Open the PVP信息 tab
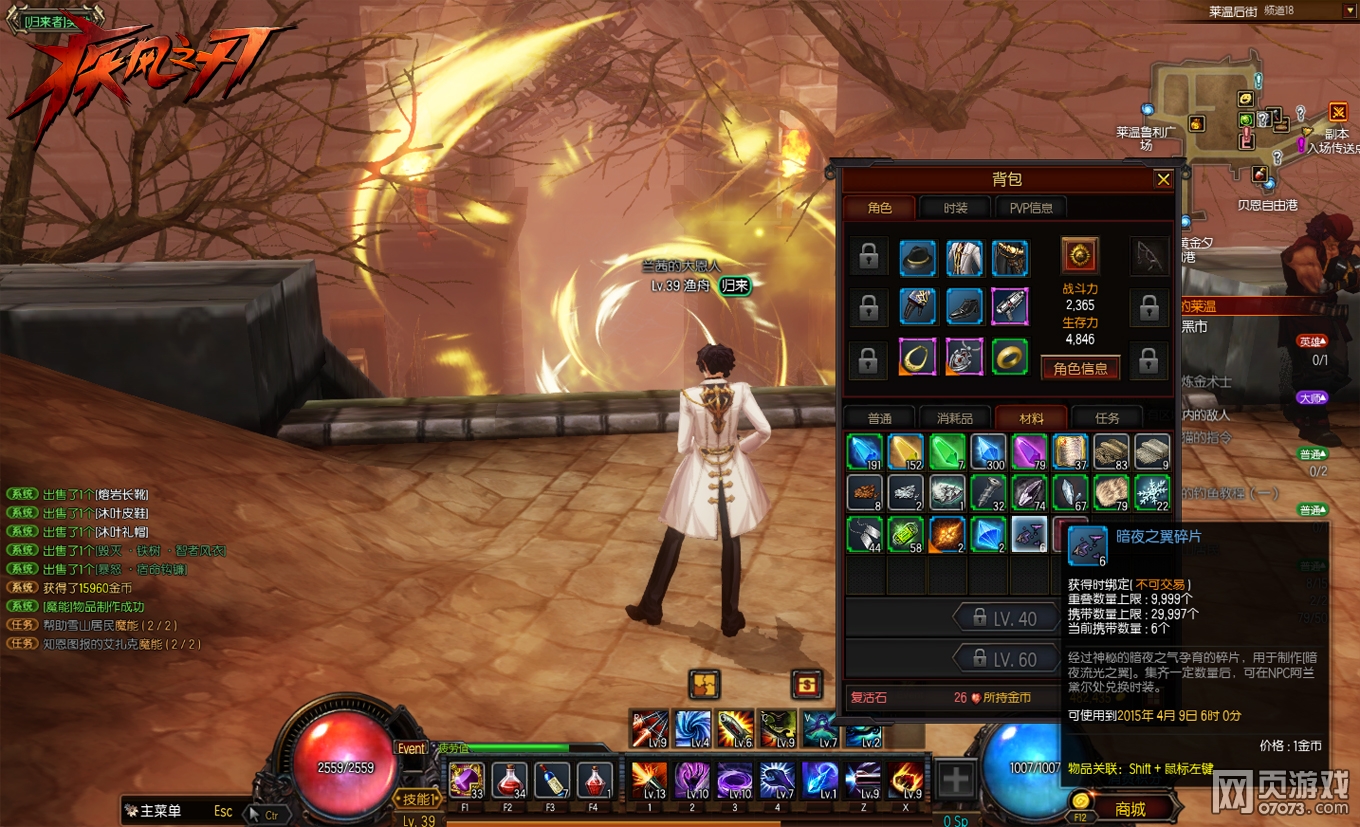1360x827 pixels. 1030,208
